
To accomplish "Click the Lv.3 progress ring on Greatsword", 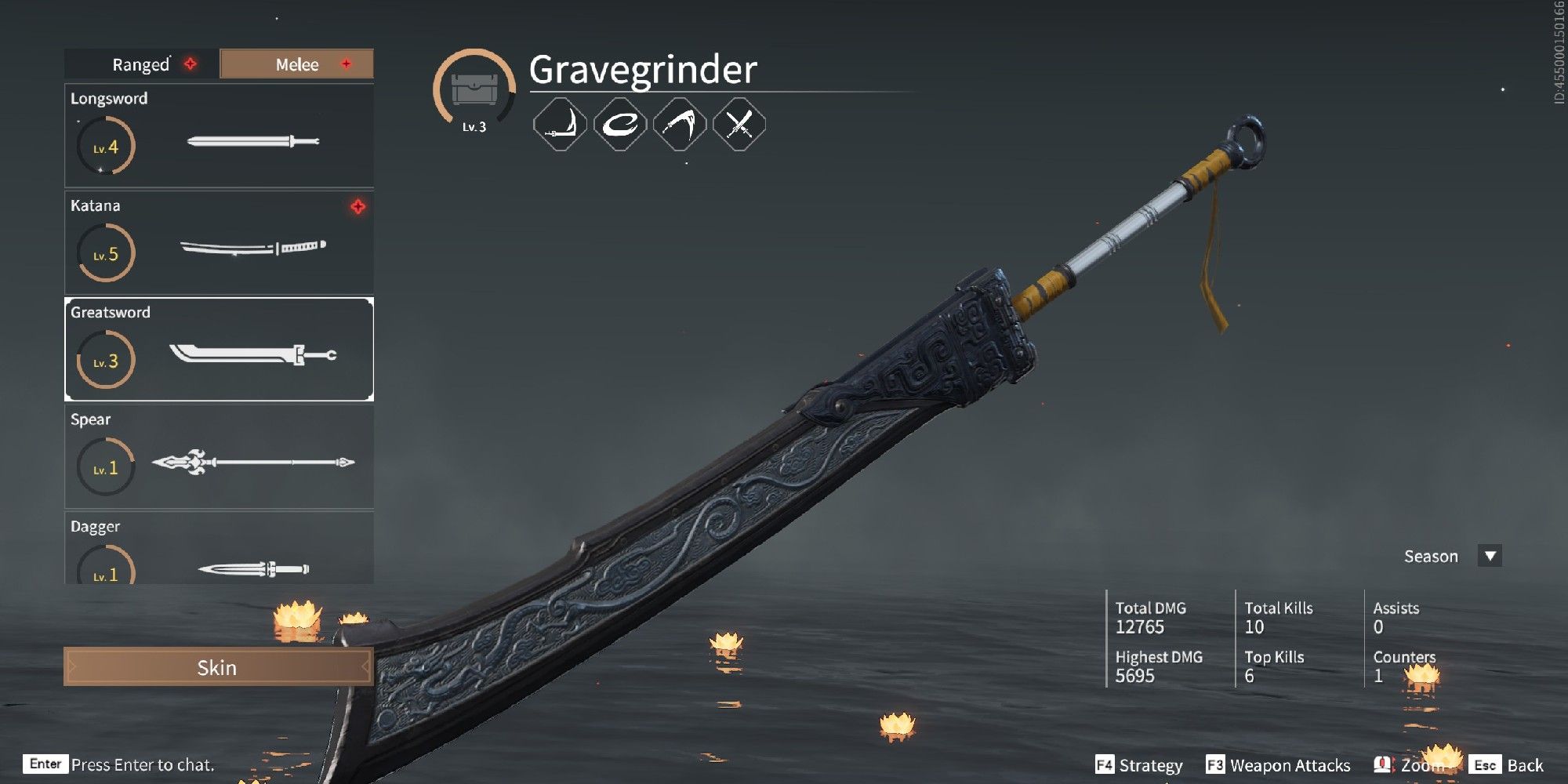I will [x=106, y=359].
